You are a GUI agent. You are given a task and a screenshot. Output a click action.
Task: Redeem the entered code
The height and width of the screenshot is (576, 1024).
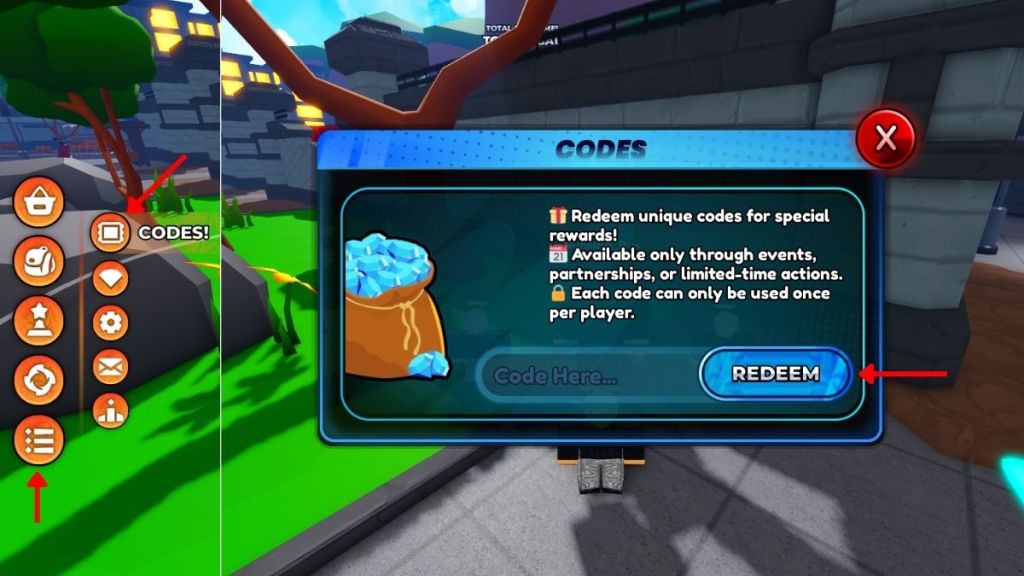(x=775, y=374)
